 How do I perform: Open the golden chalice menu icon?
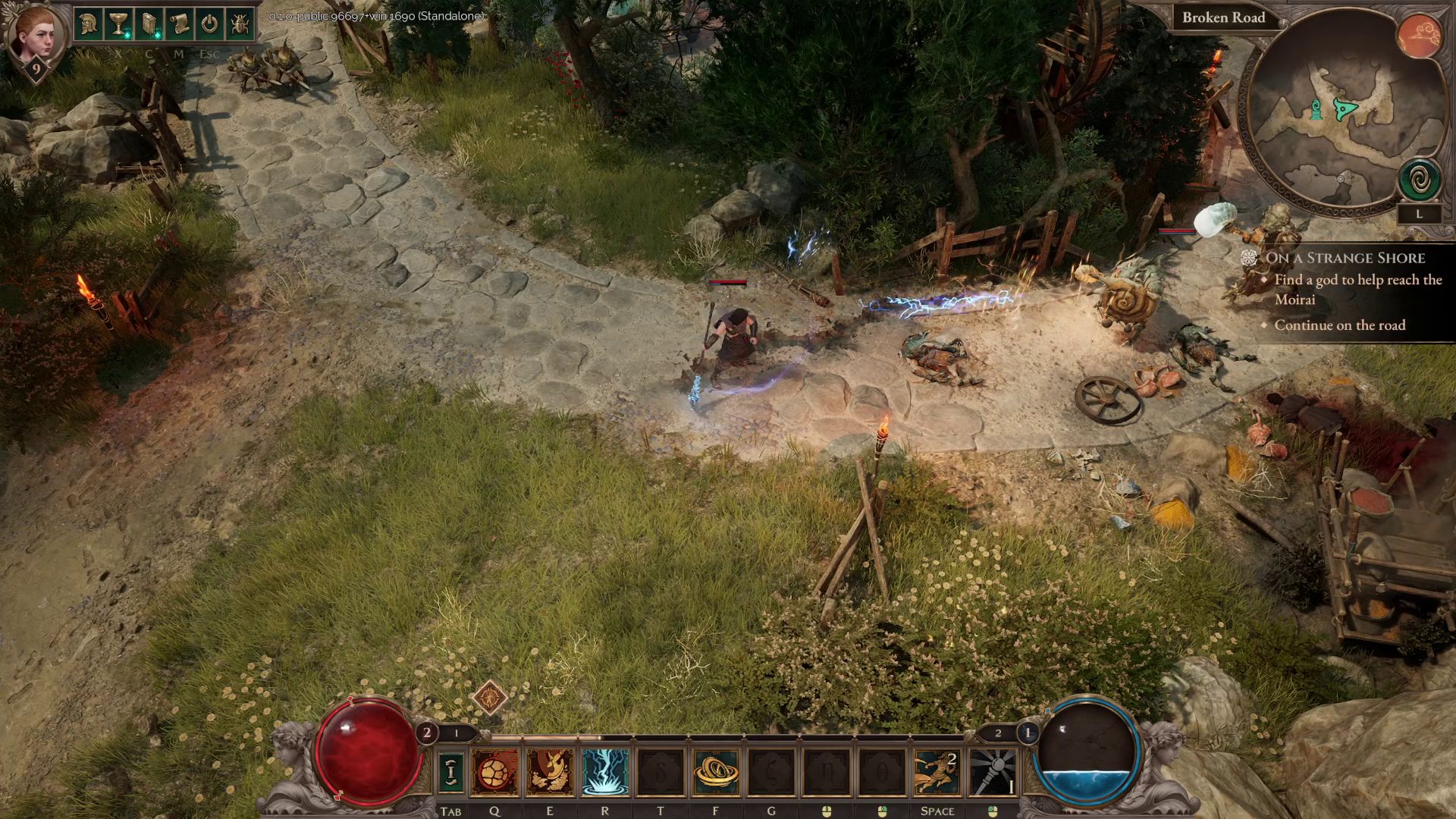[x=118, y=24]
